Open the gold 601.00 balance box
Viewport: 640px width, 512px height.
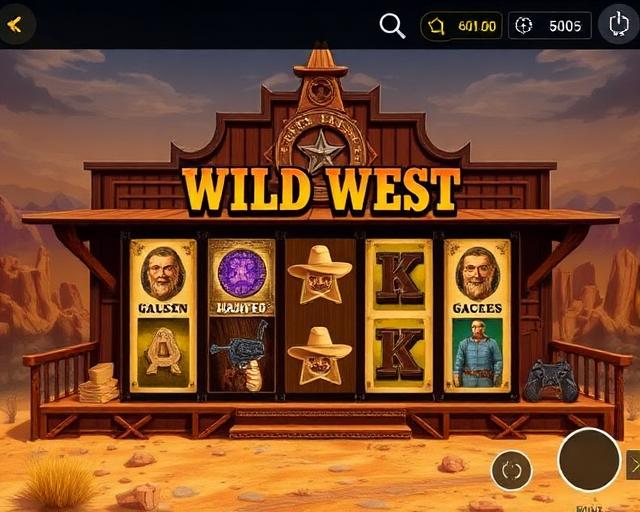pos(461,26)
